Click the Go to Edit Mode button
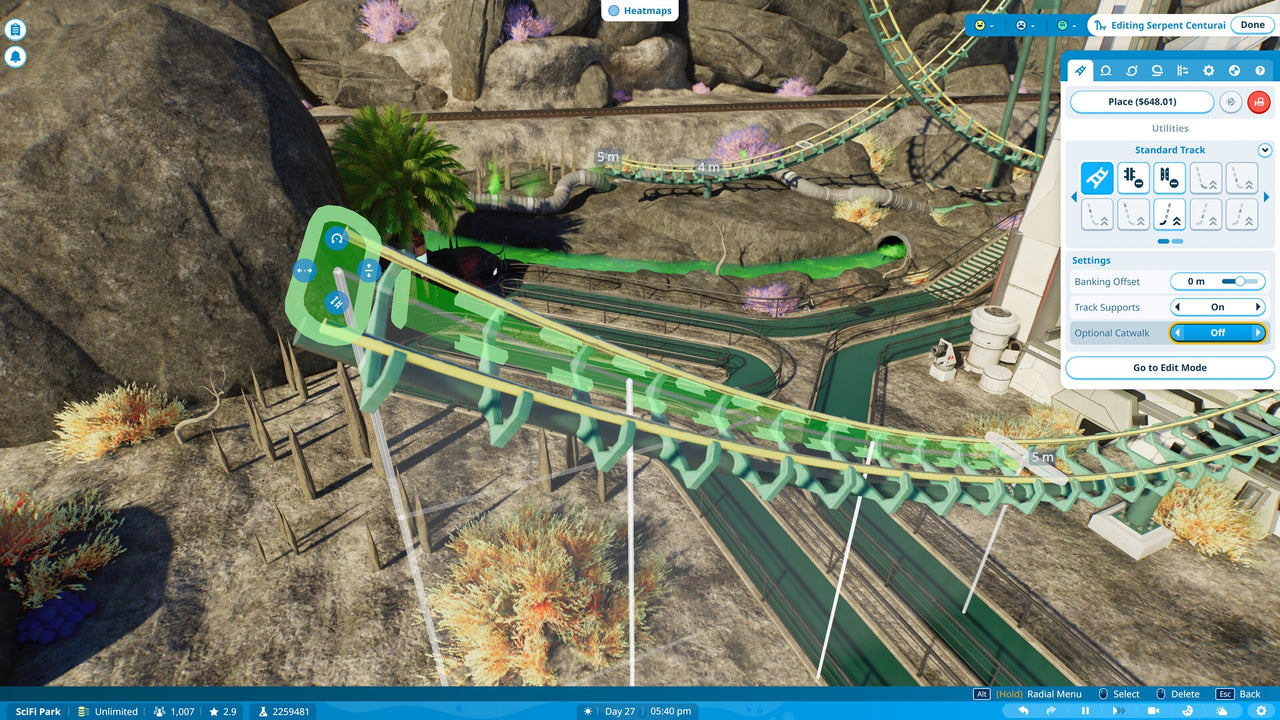Viewport: 1280px width, 720px height. tap(1169, 368)
